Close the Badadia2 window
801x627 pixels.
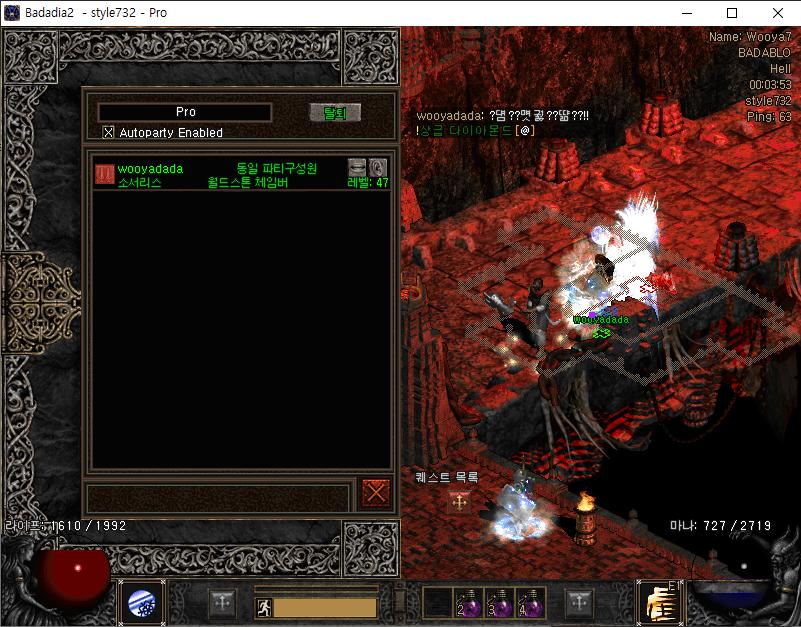click(x=778, y=13)
